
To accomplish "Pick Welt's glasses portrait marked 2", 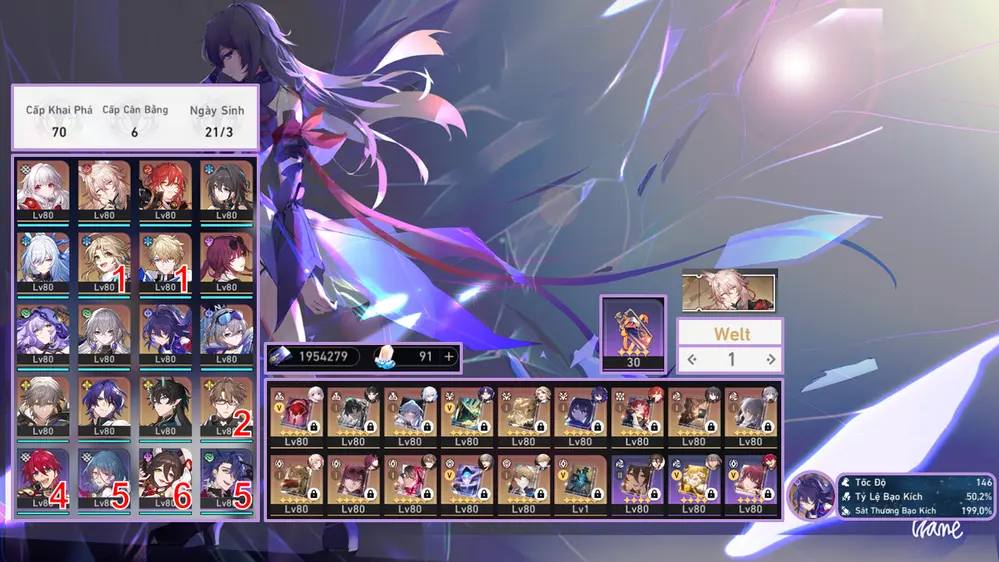I will coord(226,404).
